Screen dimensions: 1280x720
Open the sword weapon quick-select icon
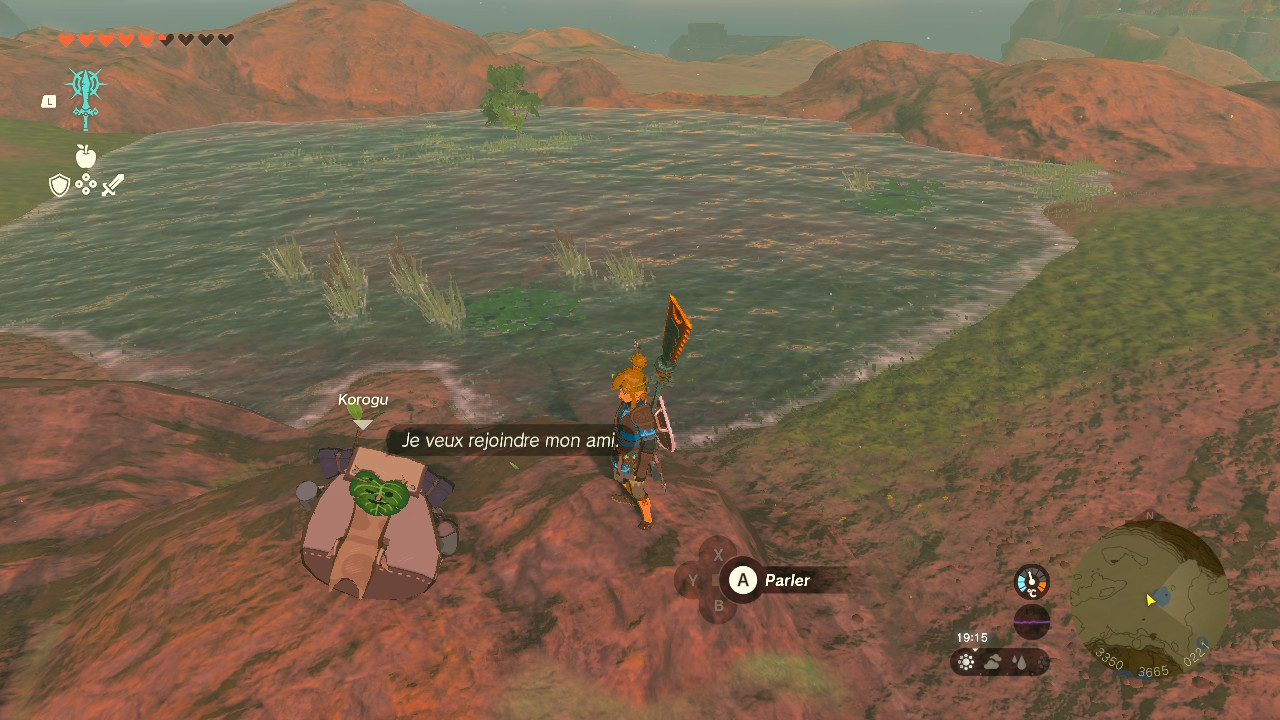coord(113,185)
